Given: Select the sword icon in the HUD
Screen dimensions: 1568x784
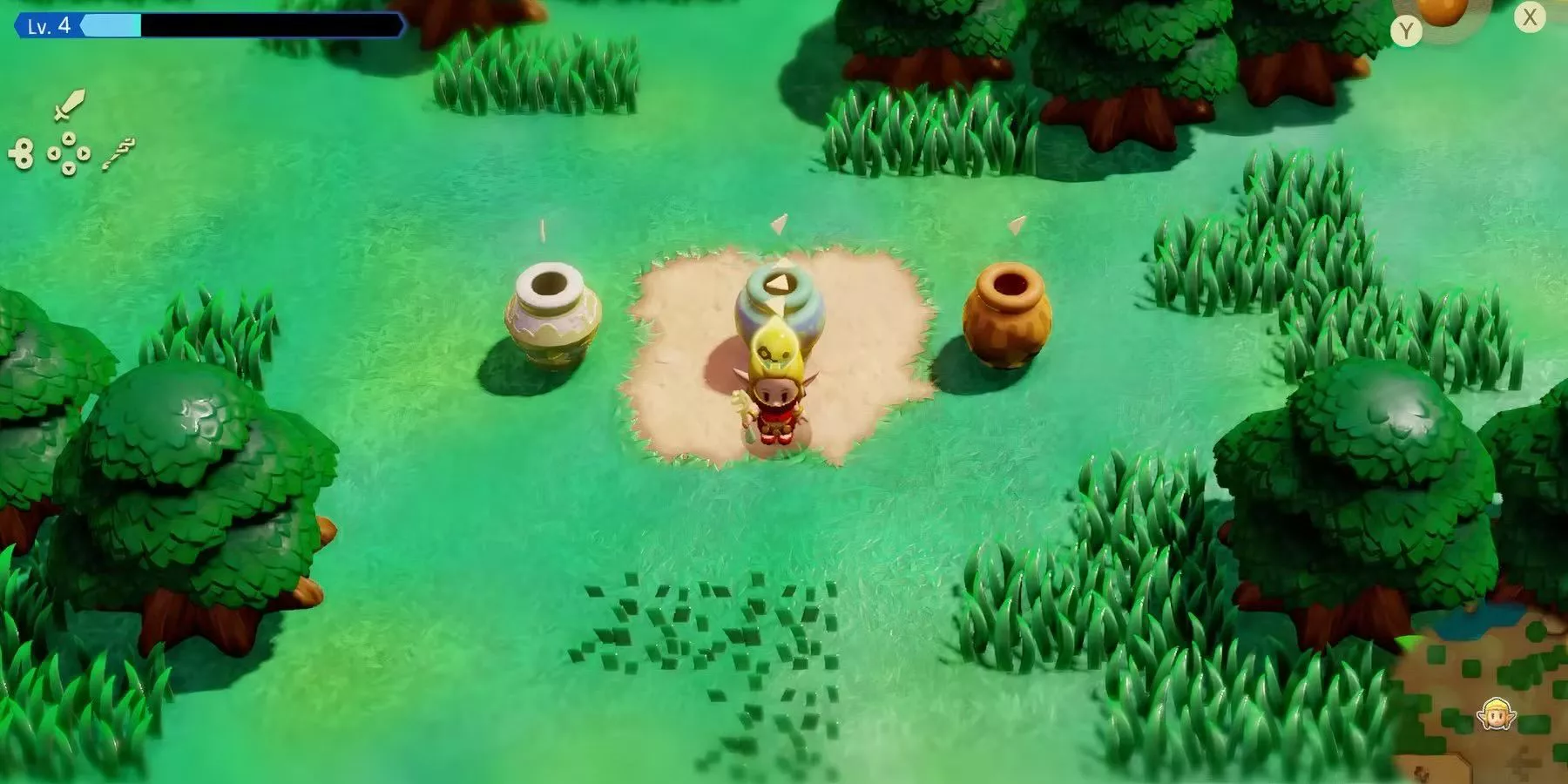Looking at the screenshot, I should tap(69, 105).
